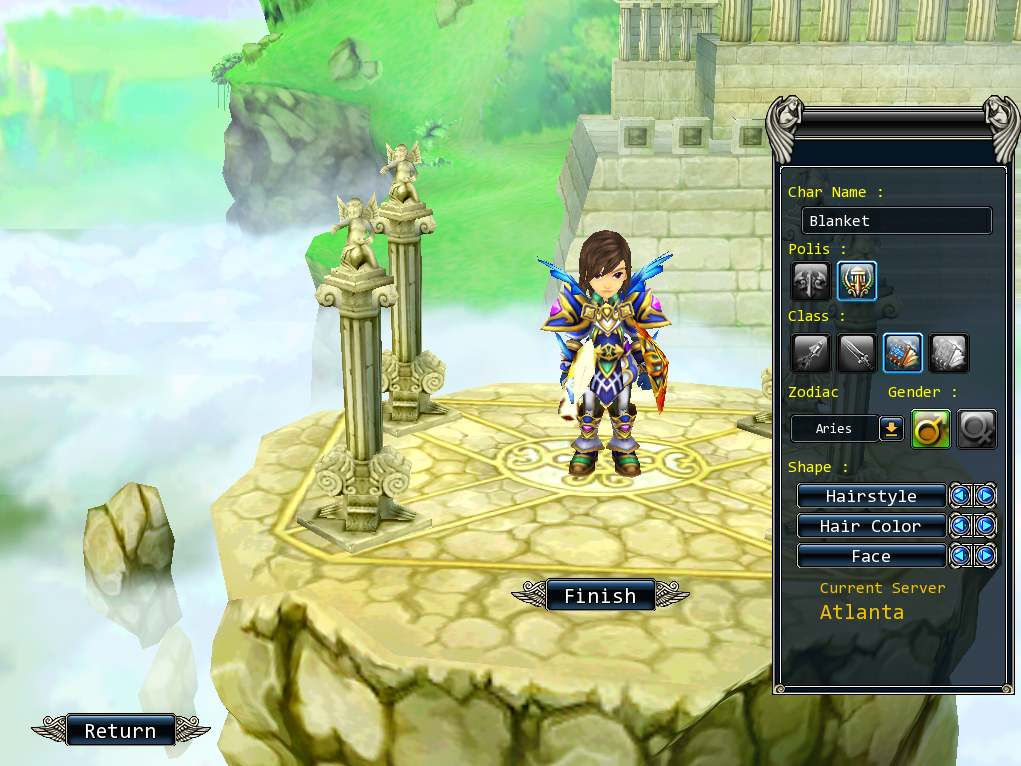Show the previous Hairstyle
The height and width of the screenshot is (766, 1021).
pyautogui.click(x=960, y=496)
